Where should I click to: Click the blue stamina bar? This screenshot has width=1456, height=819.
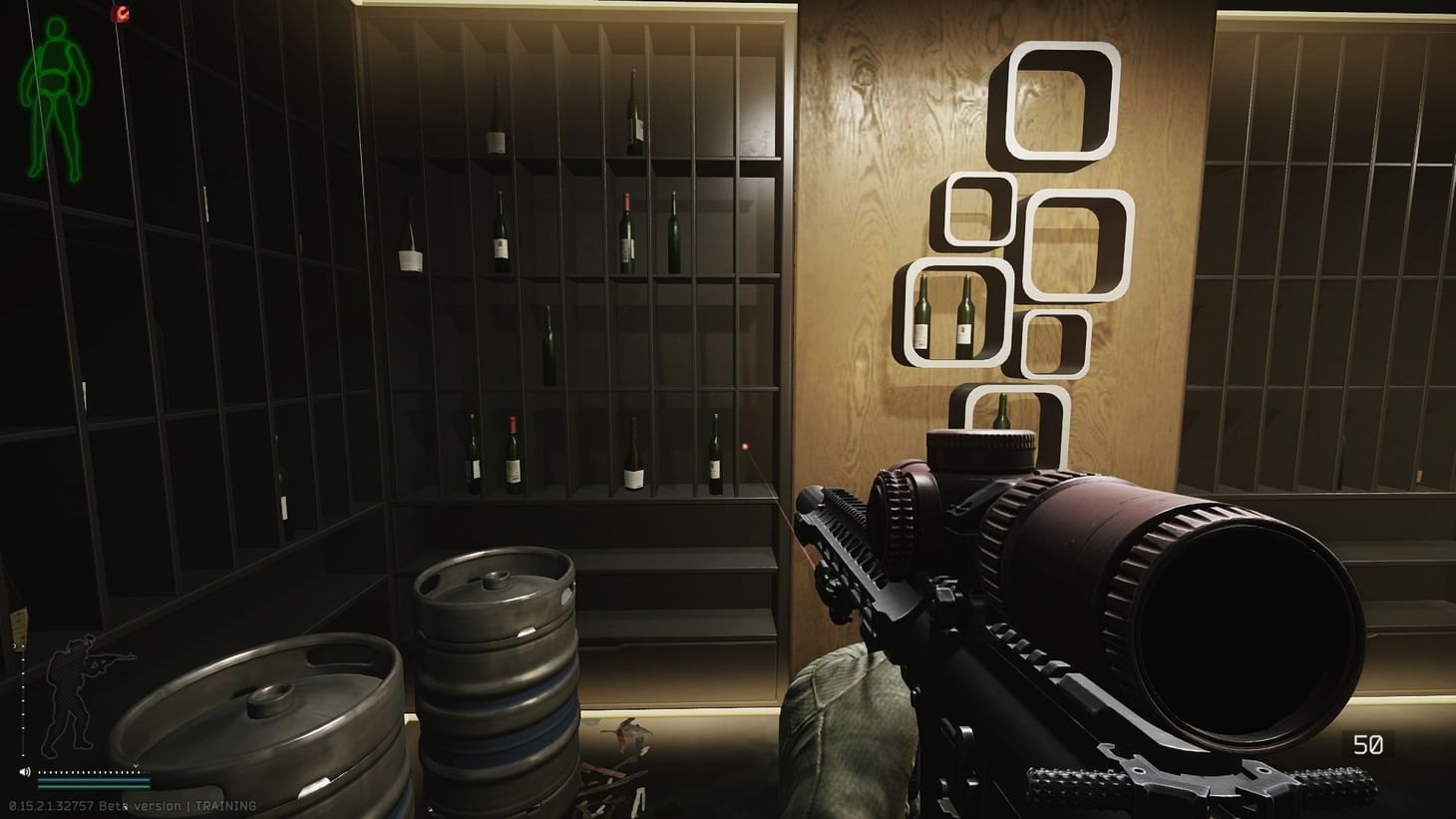click(x=94, y=780)
